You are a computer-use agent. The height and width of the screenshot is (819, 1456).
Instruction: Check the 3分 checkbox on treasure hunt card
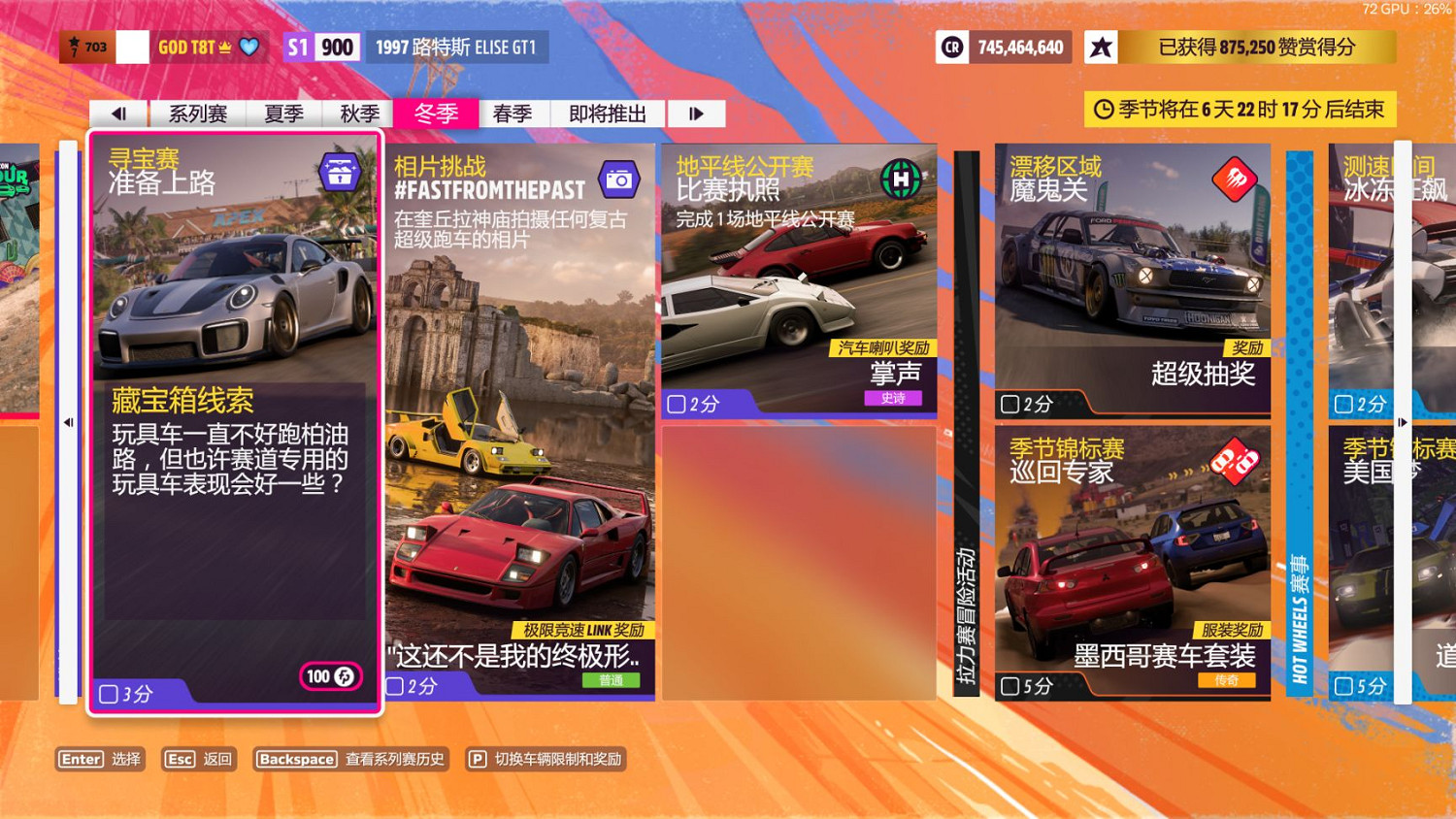click(x=107, y=693)
